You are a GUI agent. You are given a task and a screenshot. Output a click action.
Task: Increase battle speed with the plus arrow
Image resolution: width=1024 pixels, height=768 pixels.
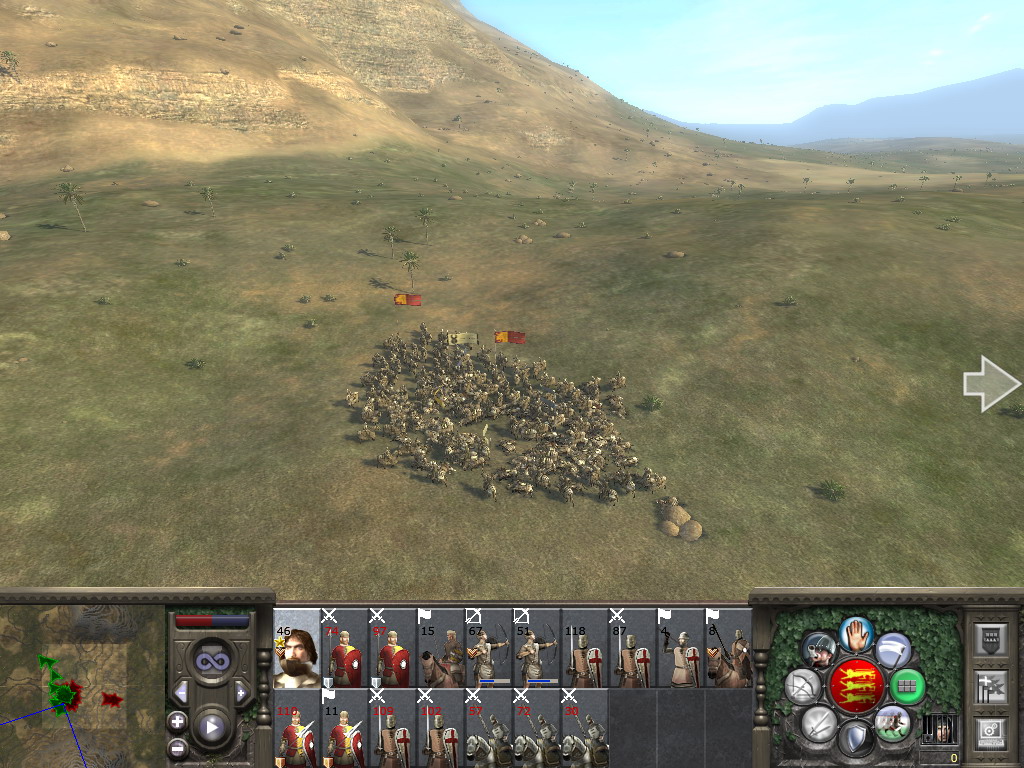241,692
